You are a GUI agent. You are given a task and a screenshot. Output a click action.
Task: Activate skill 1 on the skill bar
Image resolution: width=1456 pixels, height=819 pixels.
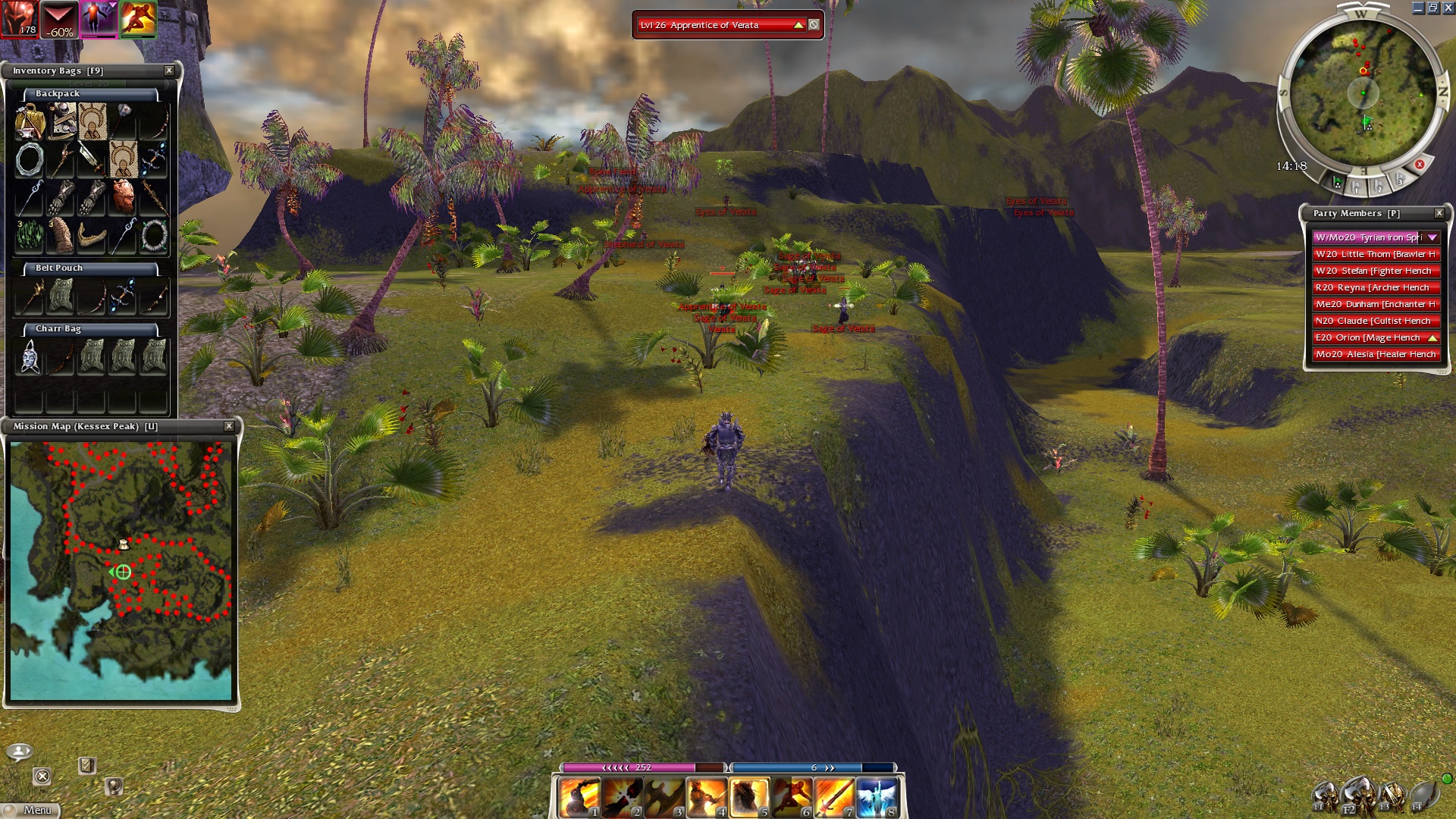coord(579,798)
